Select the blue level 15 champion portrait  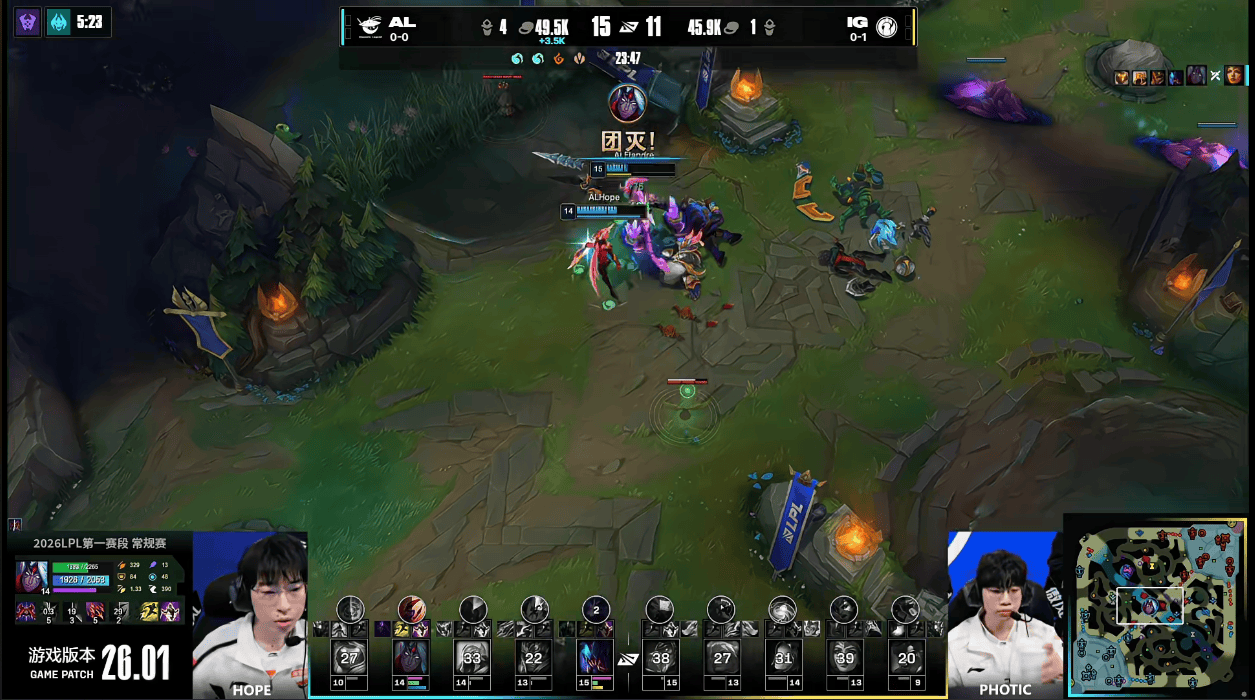(x=596, y=657)
